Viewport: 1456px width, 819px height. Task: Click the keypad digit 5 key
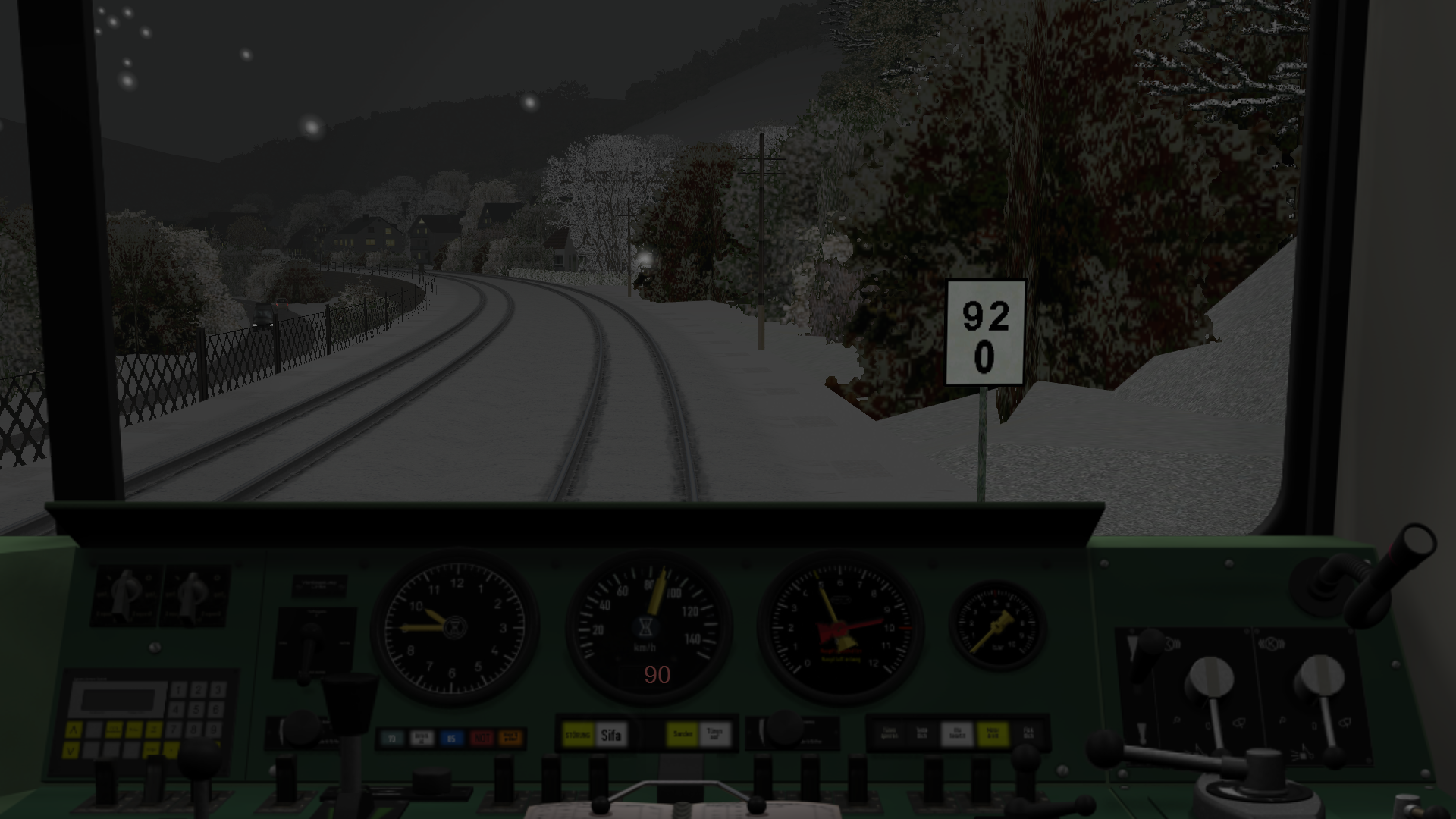197,711
